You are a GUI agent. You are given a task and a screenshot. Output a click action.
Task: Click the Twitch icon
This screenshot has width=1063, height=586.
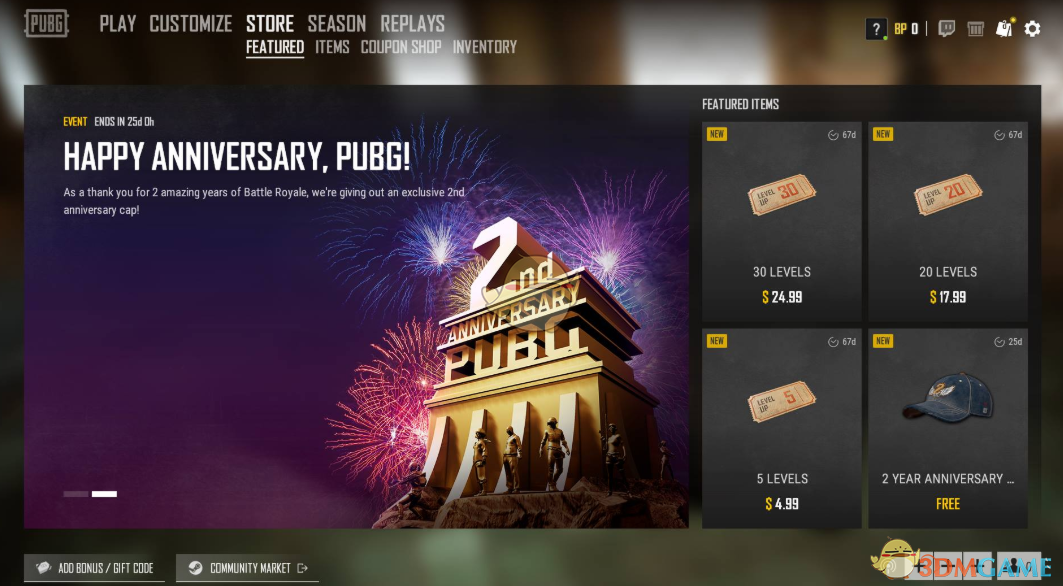tap(946, 29)
